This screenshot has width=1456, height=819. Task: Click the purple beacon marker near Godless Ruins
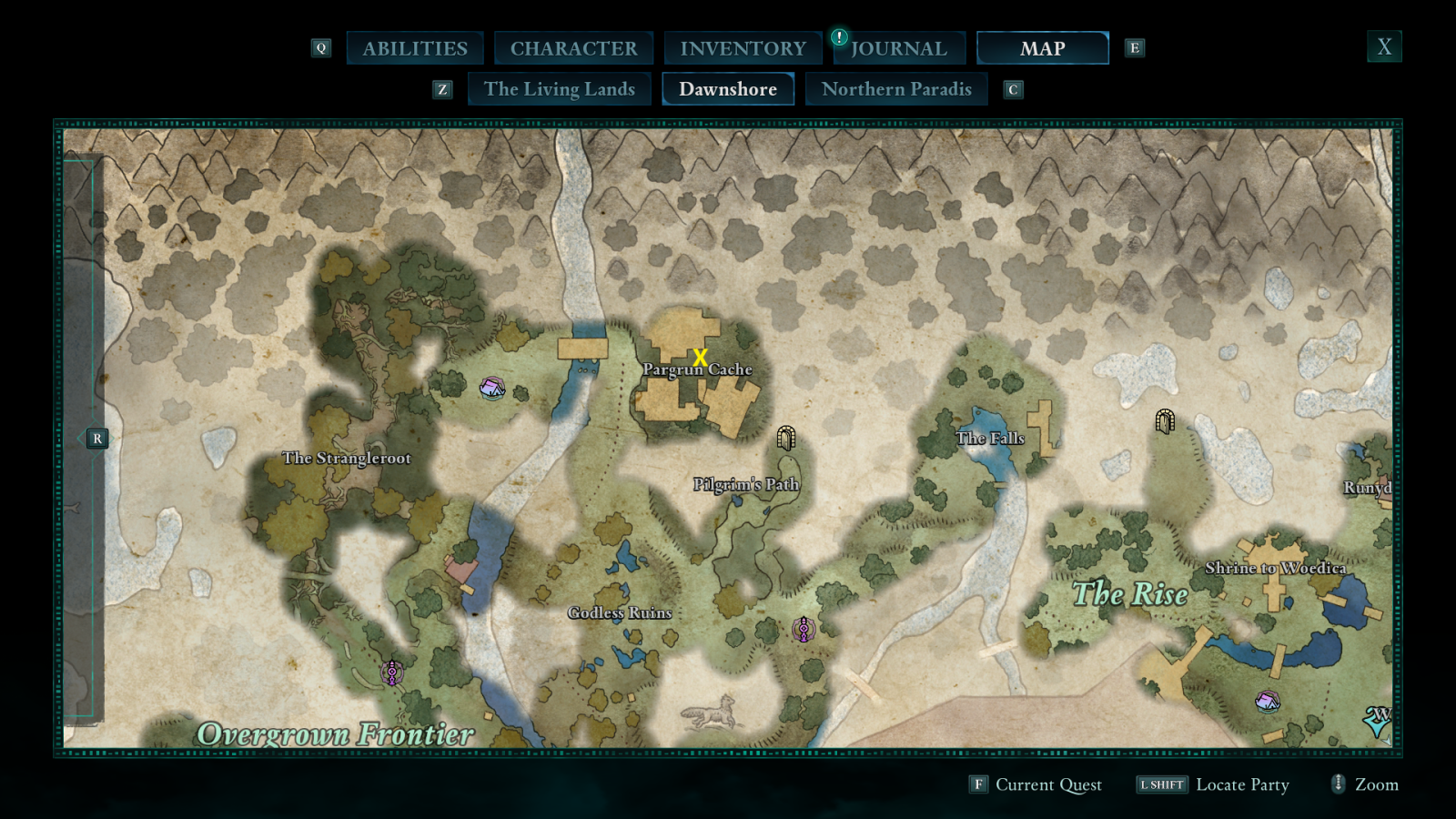click(x=803, y=629)
